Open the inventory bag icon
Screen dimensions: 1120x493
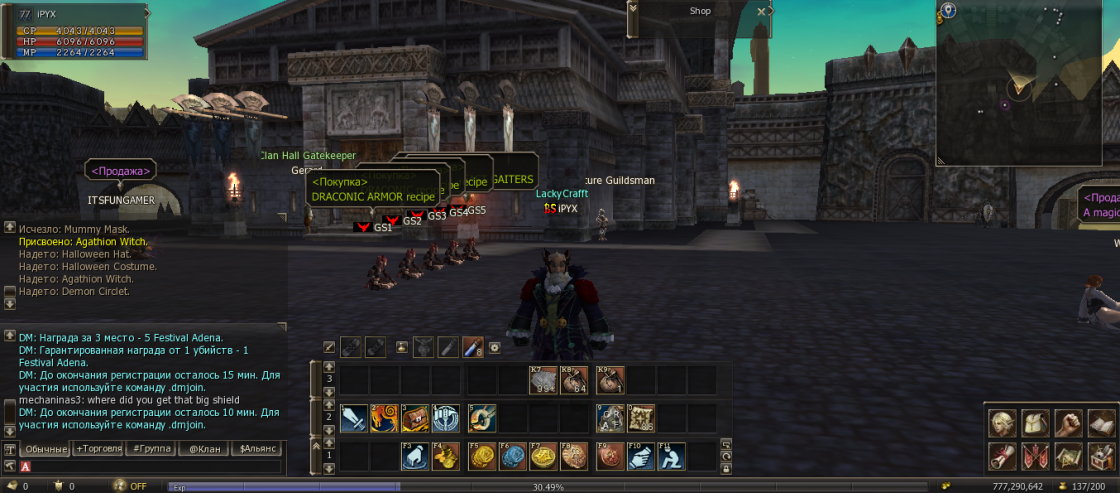(x=1035, y=424)
